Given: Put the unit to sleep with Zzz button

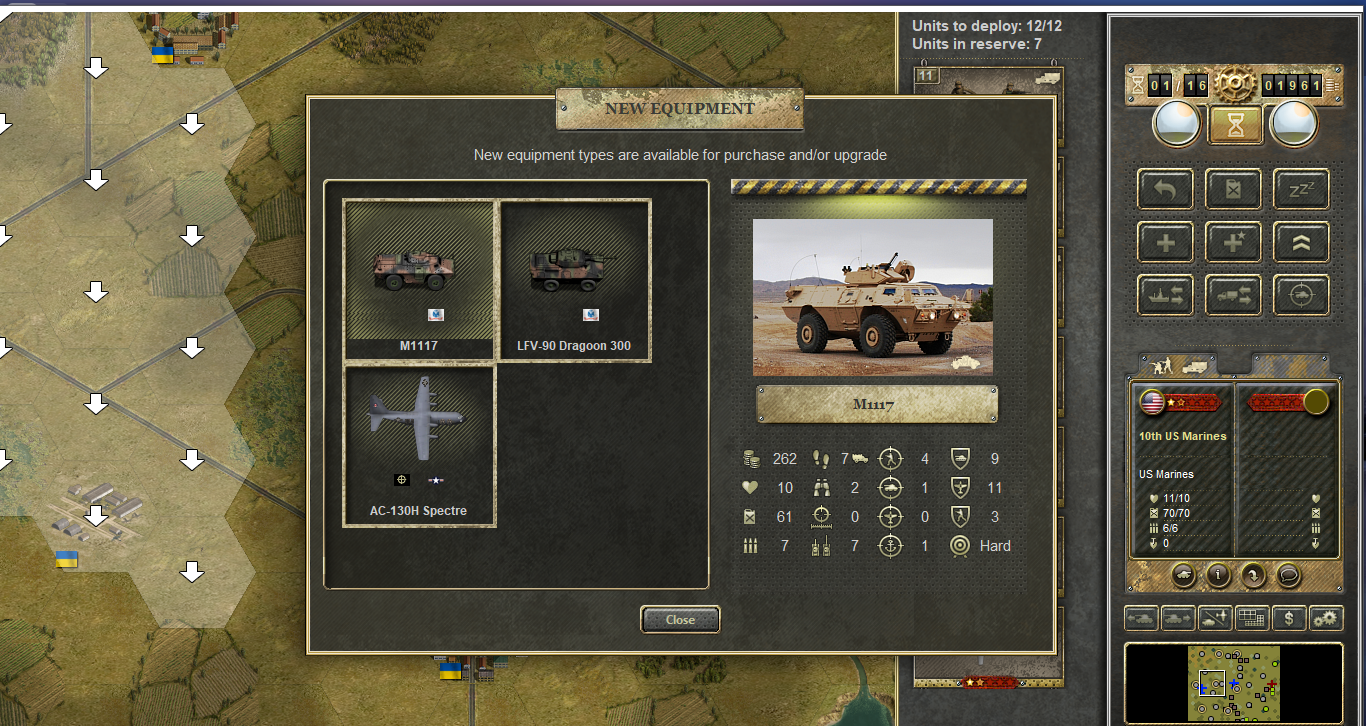Looking at the screenshot, I should (1301, 189).
